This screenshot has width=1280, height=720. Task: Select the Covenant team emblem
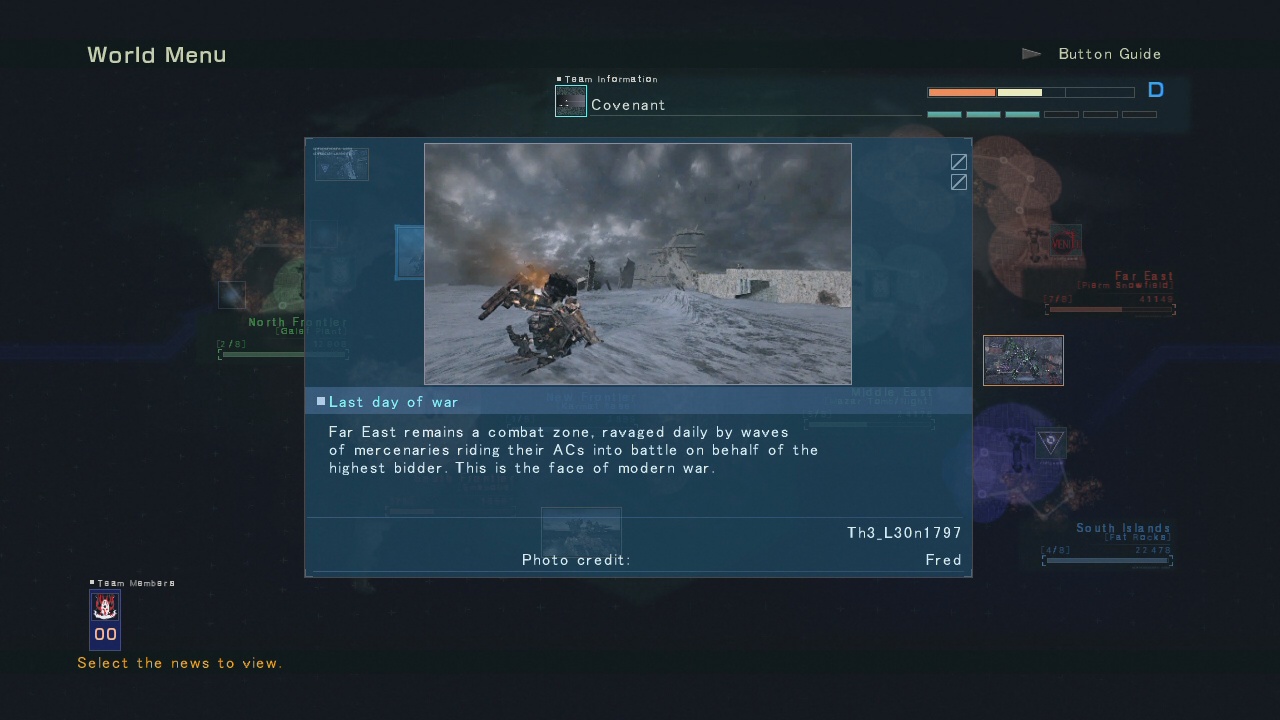point(571,101)
